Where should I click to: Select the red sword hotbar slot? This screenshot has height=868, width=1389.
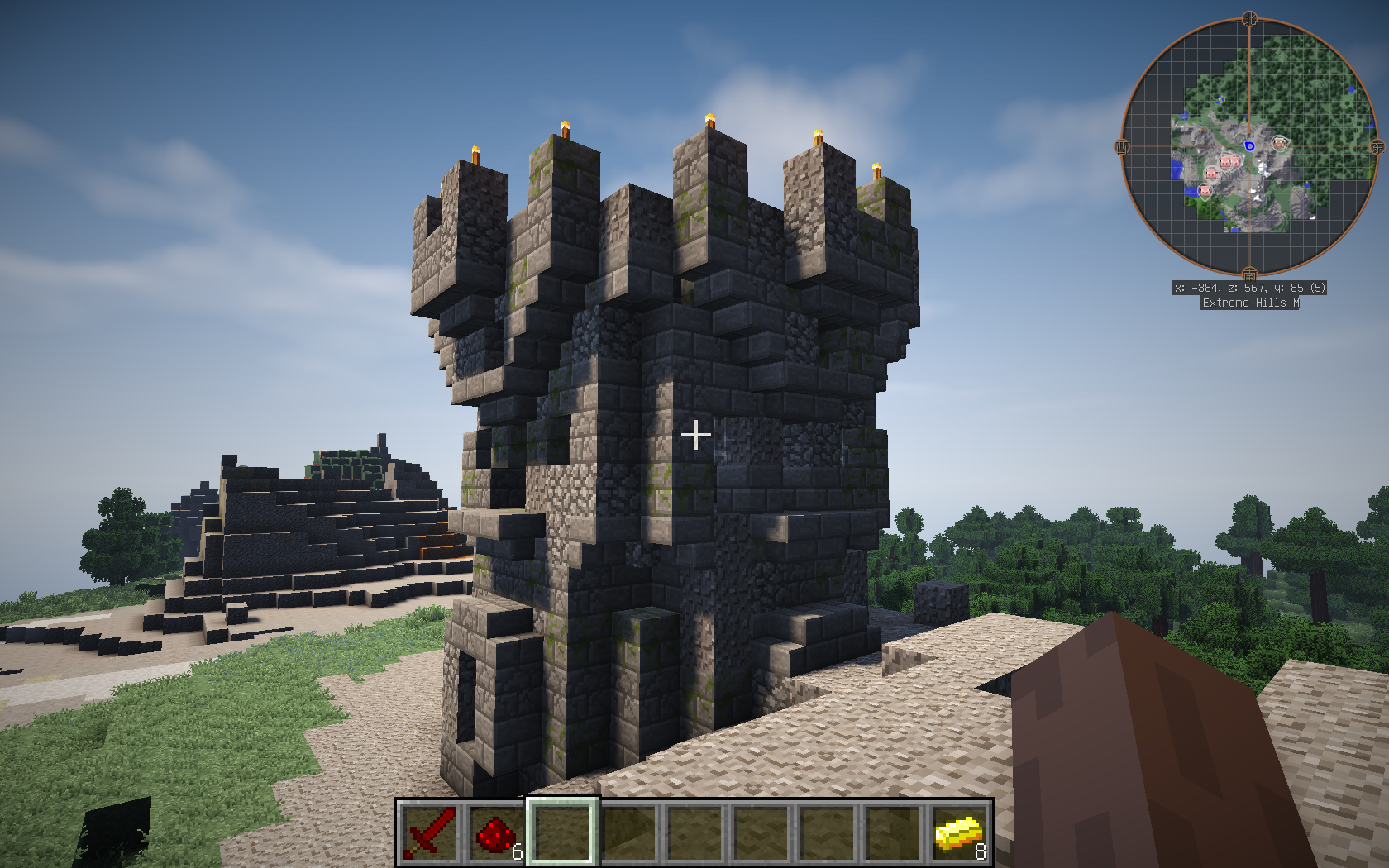430,832
